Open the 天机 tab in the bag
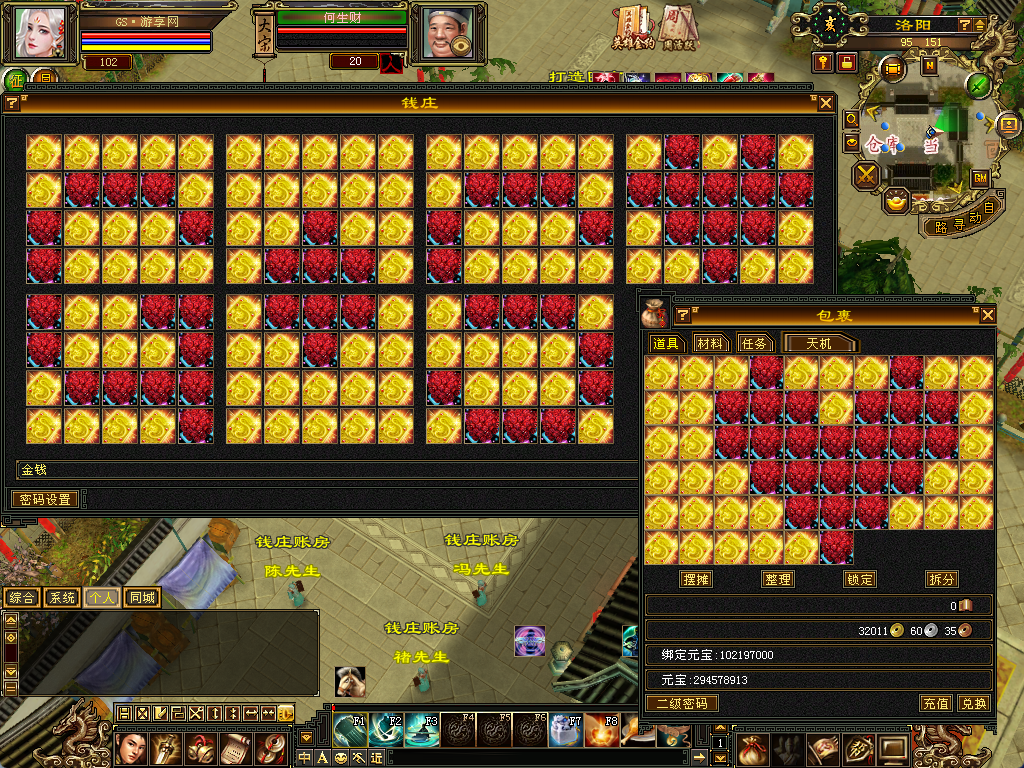This screenshot has width=1024, height=768. (819, 343)
